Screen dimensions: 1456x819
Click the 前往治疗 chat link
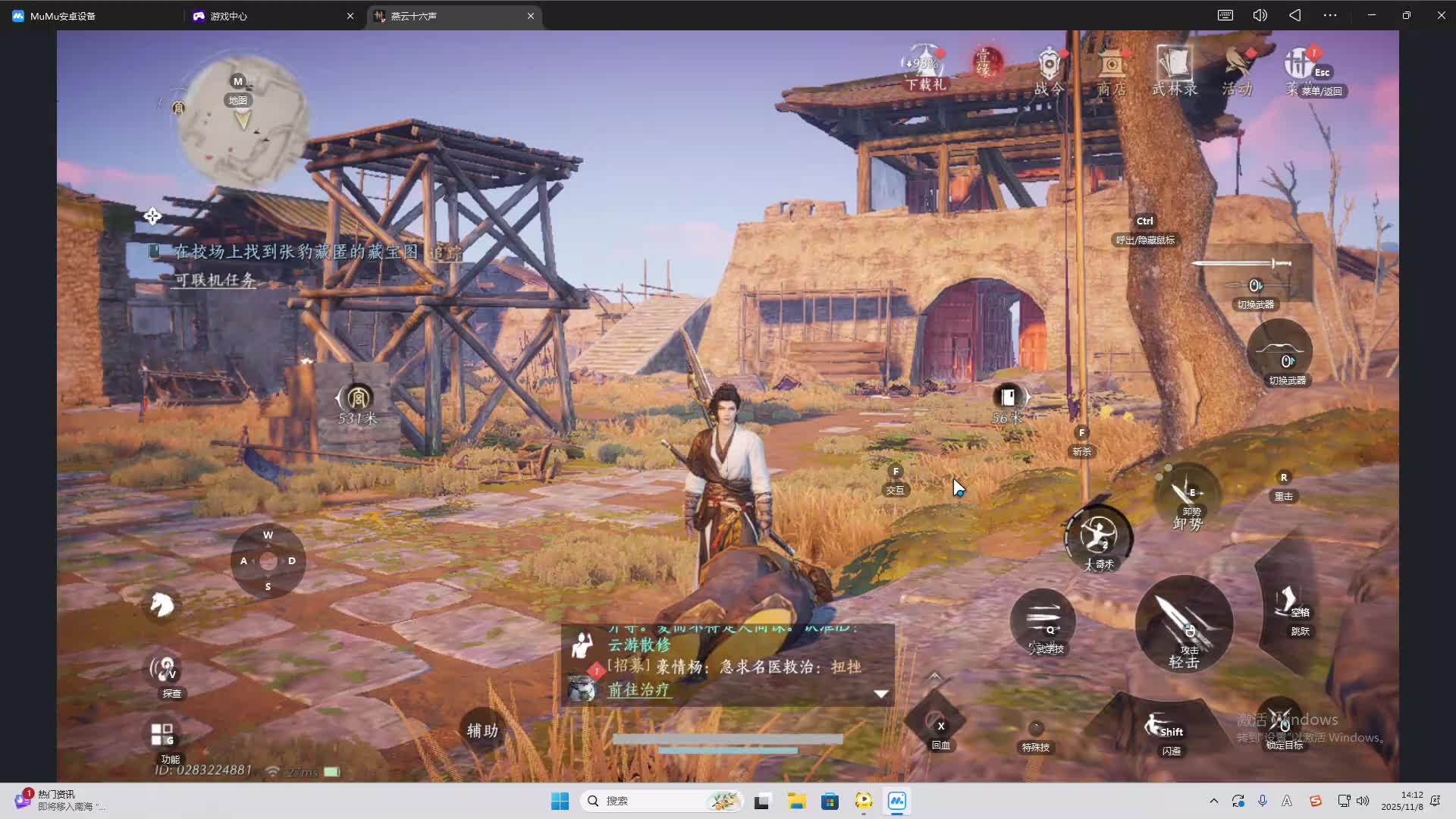click(639, 690)
